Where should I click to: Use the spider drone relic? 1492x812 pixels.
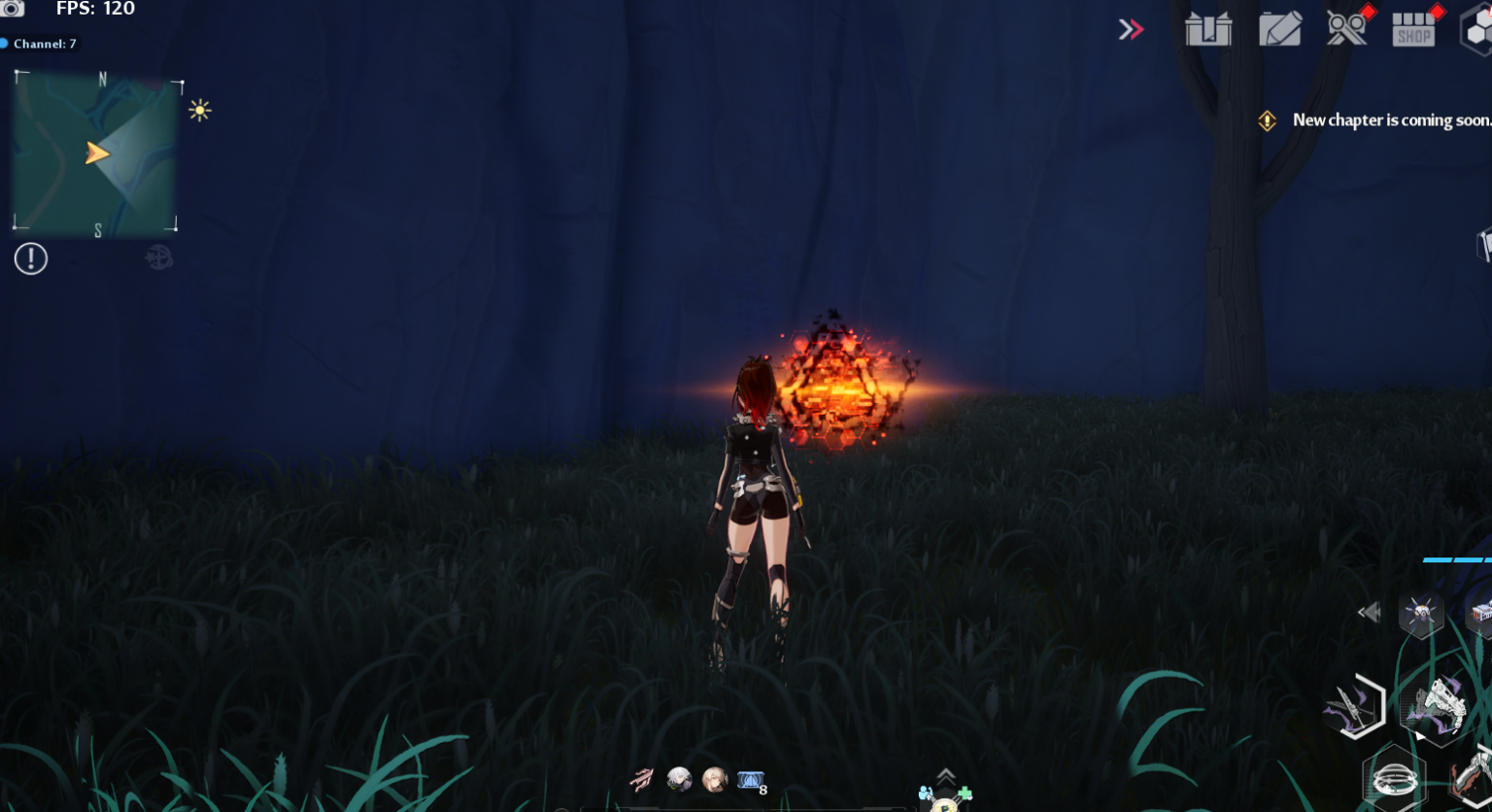[x=1420, y=614]
